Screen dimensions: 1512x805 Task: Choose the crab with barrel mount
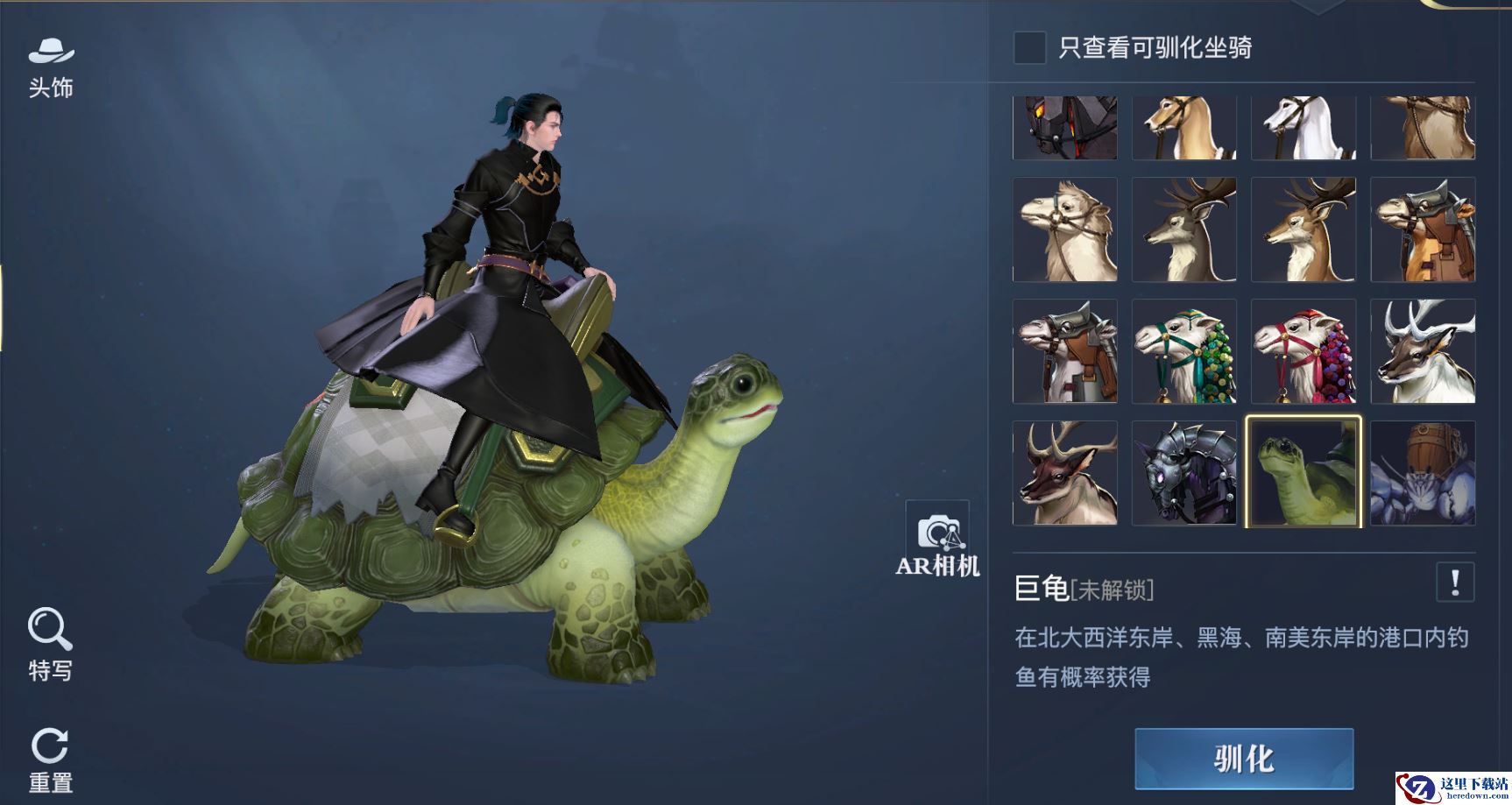pos(1423,473)
